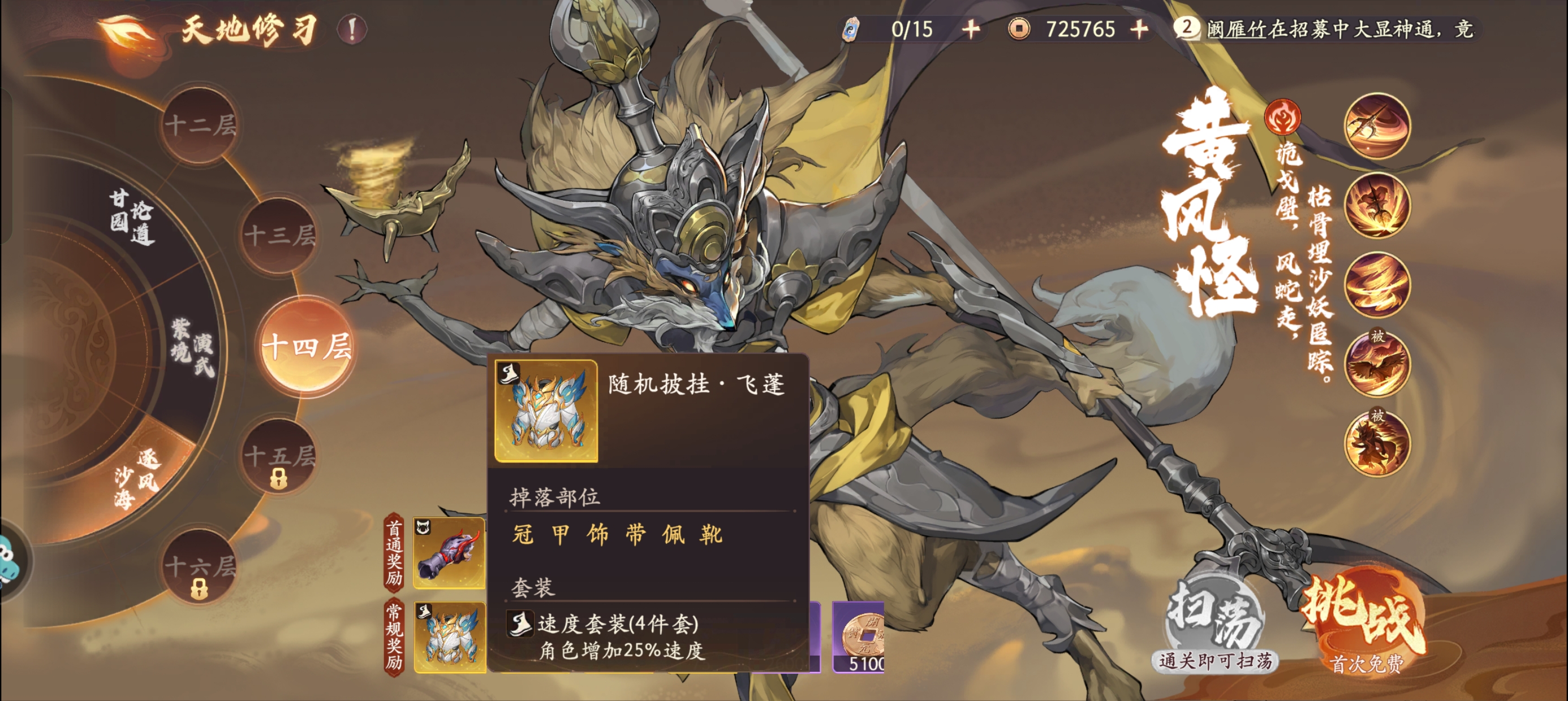Add more challenge tickets with plus
1568x701 pixels.
pyautogui.click(x=971, y=29)
